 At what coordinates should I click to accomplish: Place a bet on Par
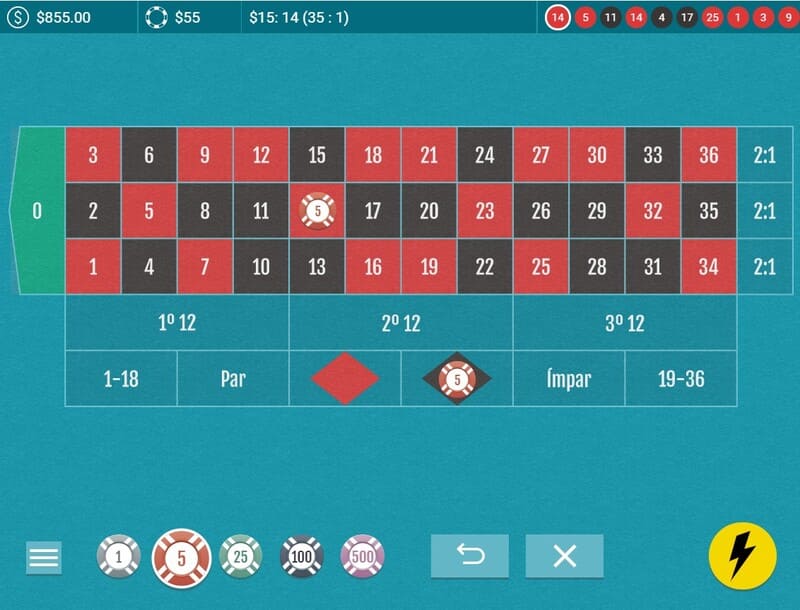point(233,379)
